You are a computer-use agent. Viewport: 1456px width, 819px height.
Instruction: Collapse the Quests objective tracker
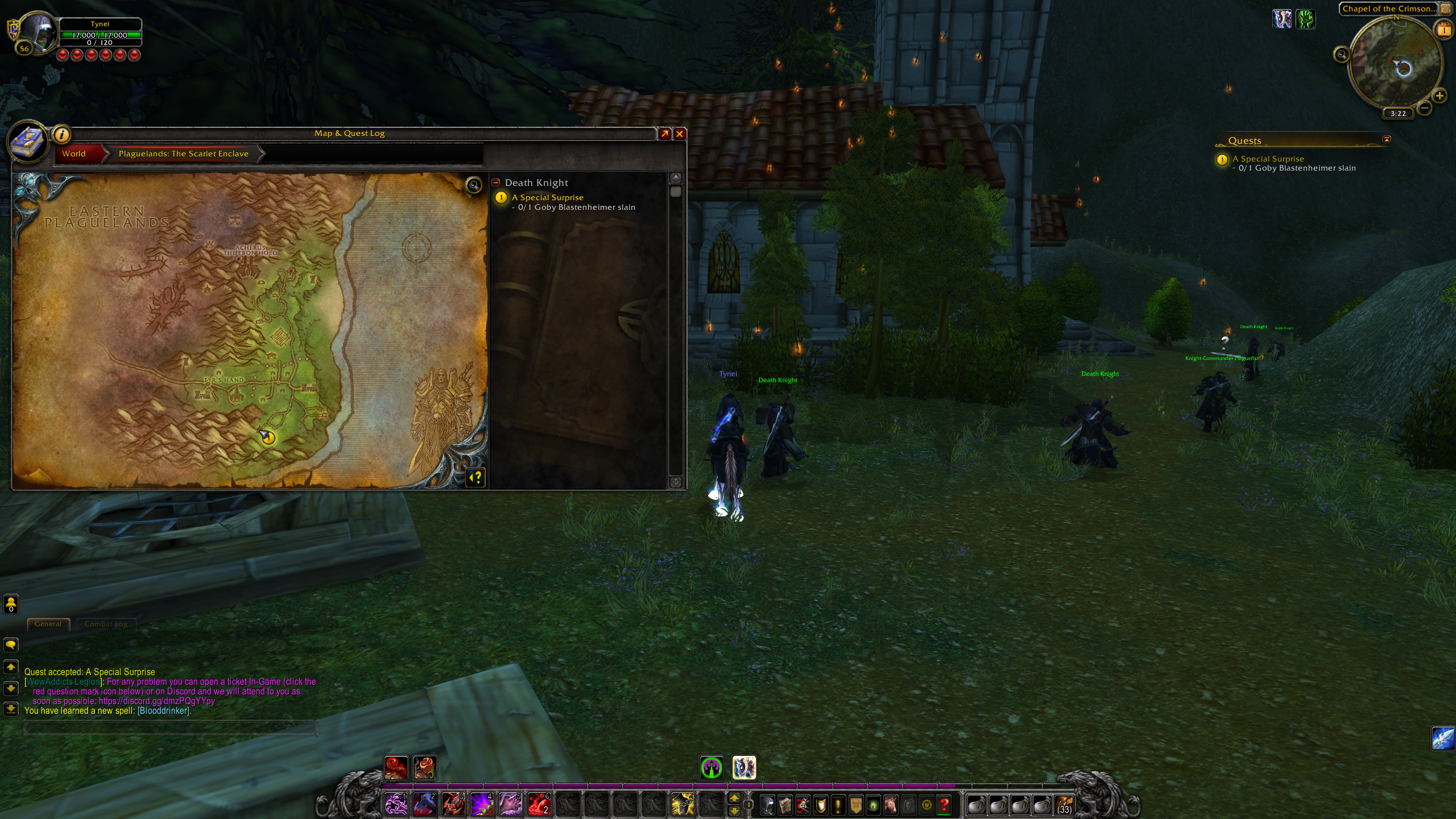(1386, 139)
